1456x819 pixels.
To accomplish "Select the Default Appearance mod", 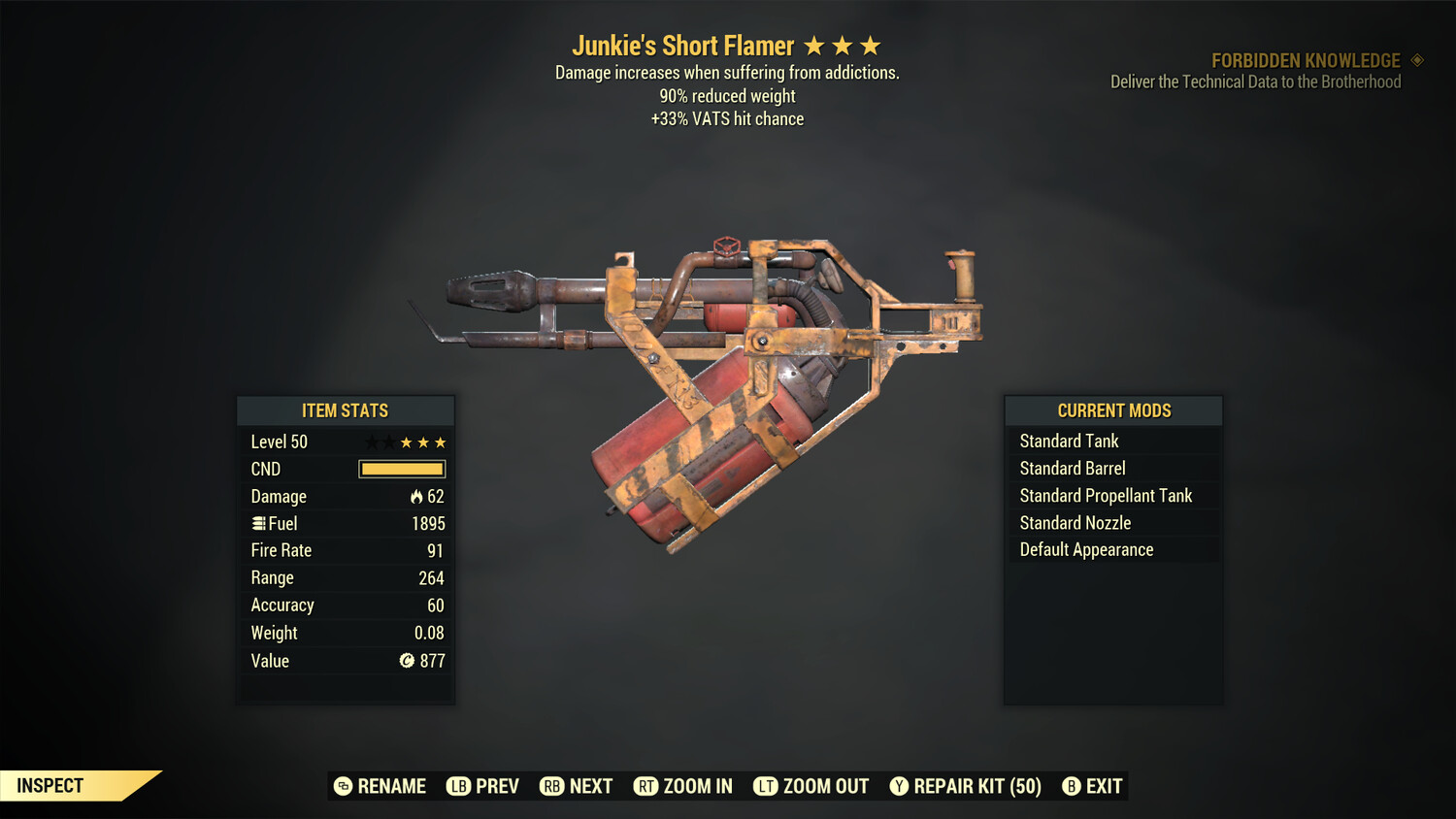I will pyautogui.click(x=1085, y=549).
